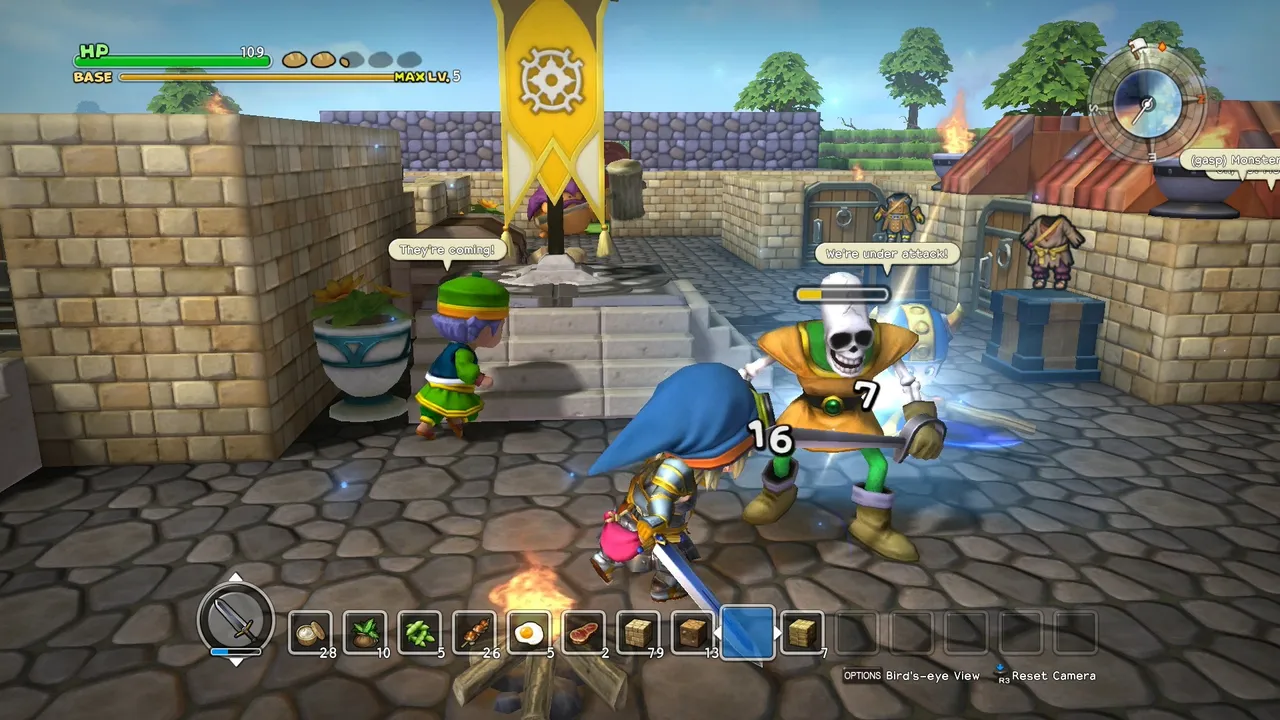Select the meat skewer hotbar item
Image resolution: width=1280 pixels, height=720 pixels.
pos(476,633)
